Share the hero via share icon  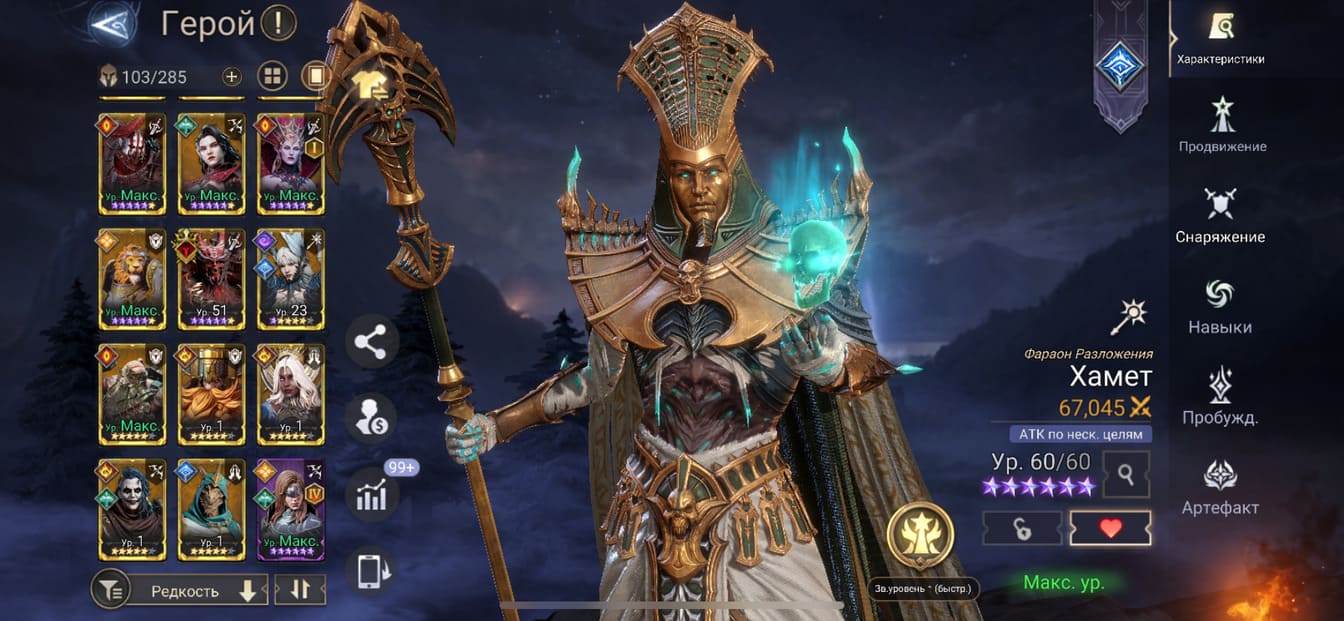(x=371, y=343)
